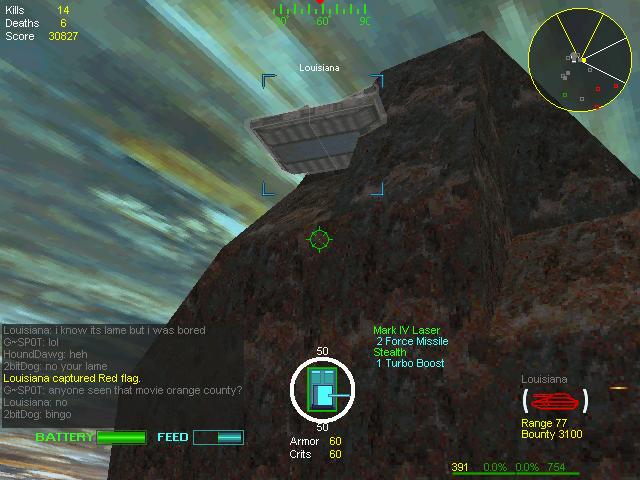Viewport: 640px width, 480px height.
Task: Click the tank armor status icon
Action: coord(321,391)
